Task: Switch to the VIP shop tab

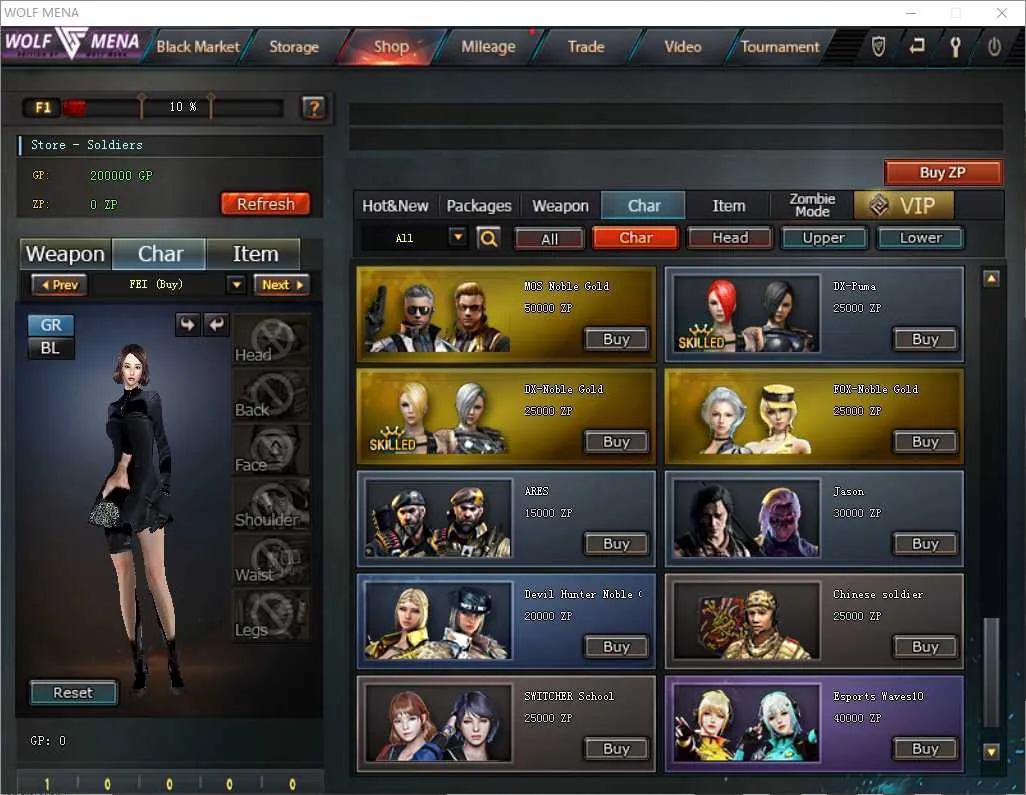Action: (904, 206)
